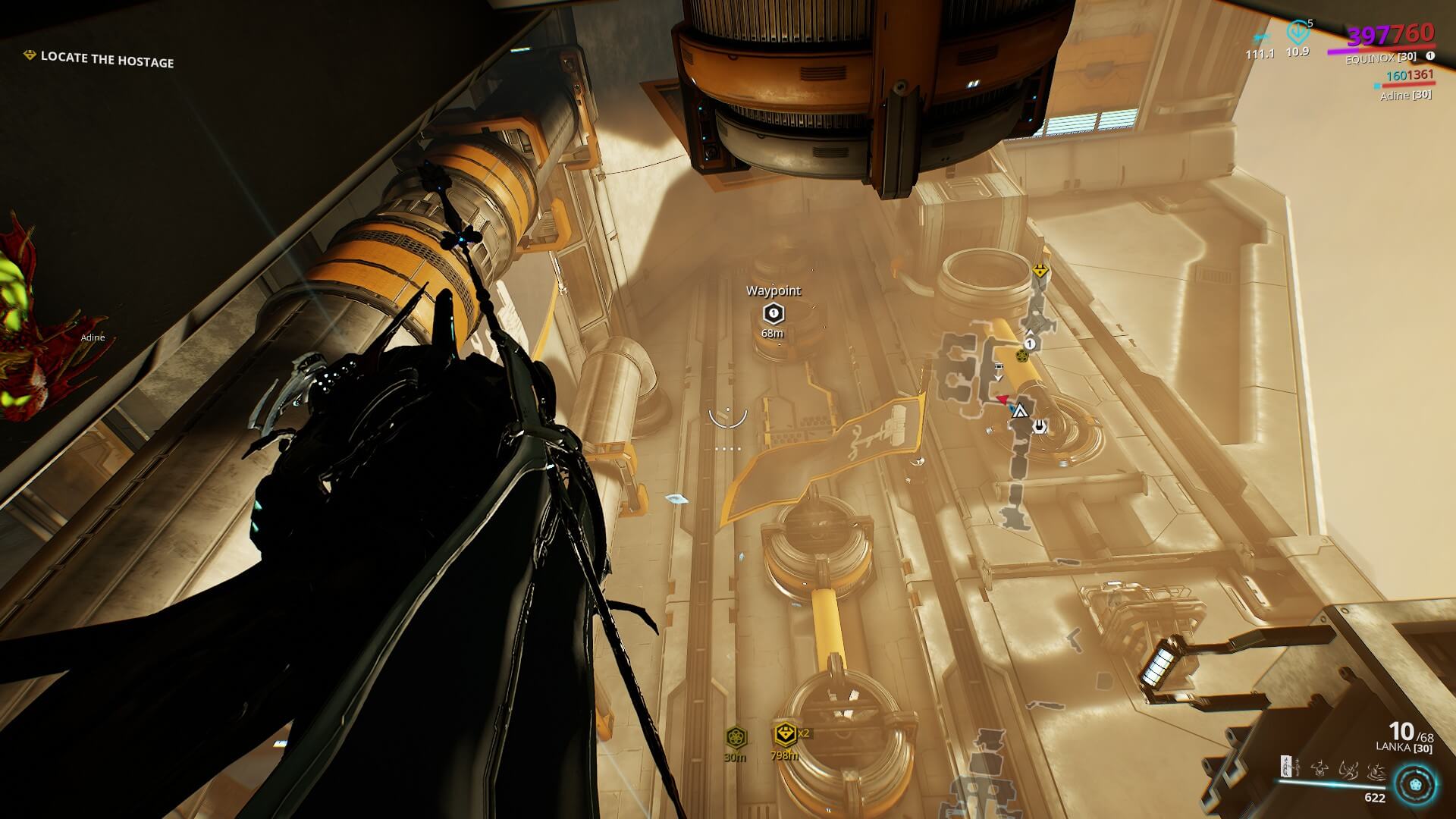This screenshot has width=1456, height=819.
Task: Click the olive hexagon marker at 30m
Action: [735, 736]
